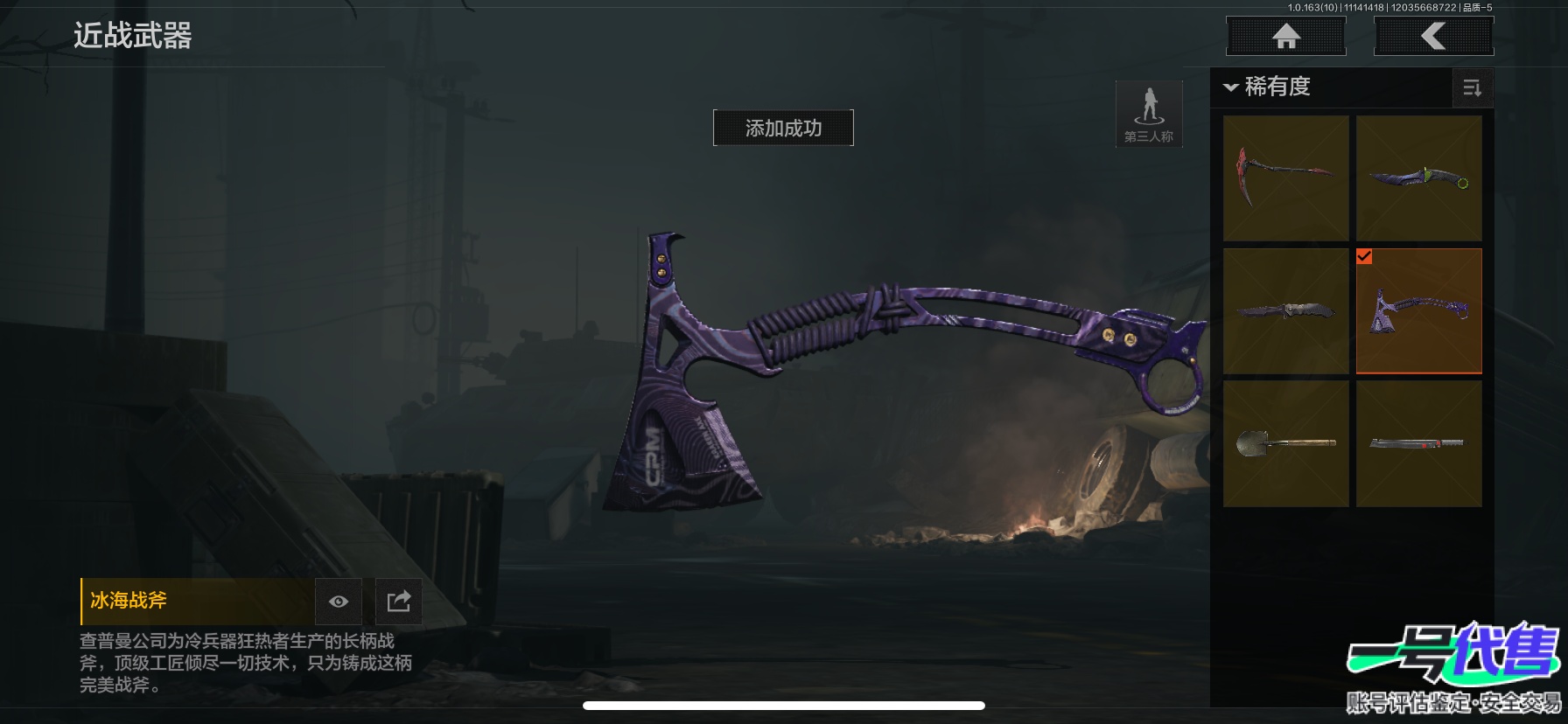The width and height of the screenshot is (1568, 724).
Task: Switch to 第三人称 third-person view
Action: point(1149,115)
